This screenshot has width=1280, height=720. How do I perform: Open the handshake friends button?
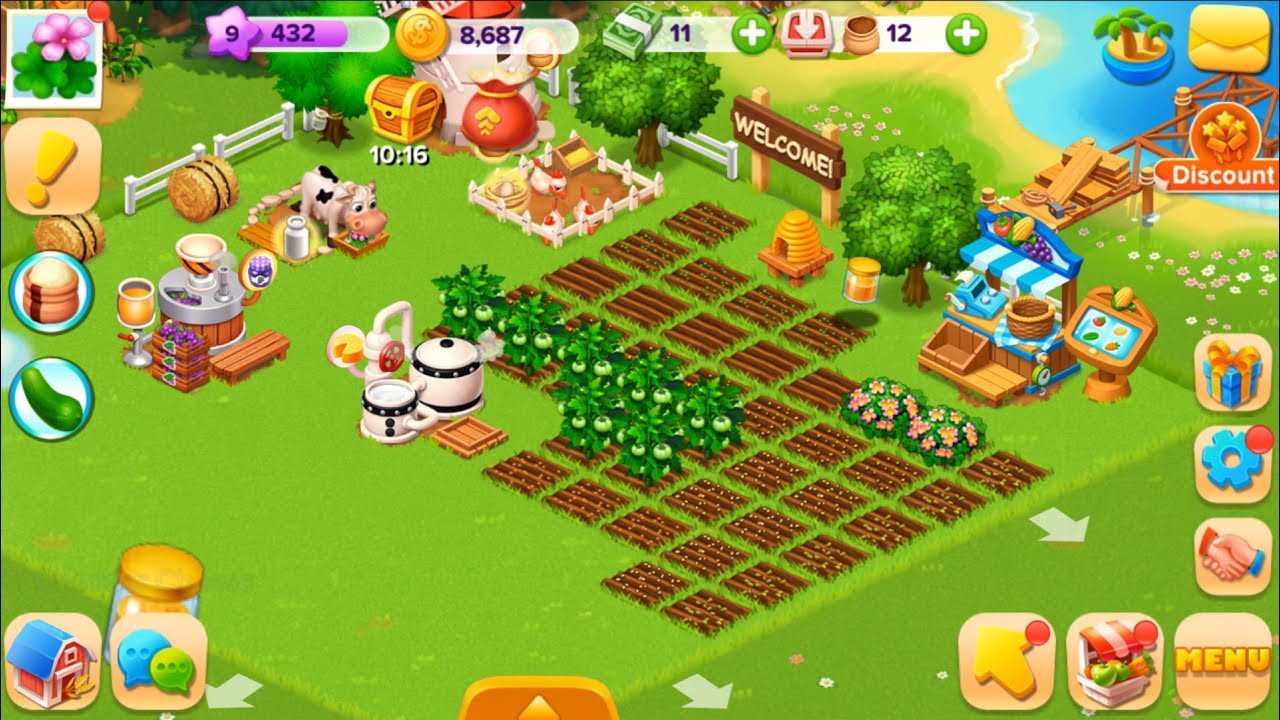1233,557
